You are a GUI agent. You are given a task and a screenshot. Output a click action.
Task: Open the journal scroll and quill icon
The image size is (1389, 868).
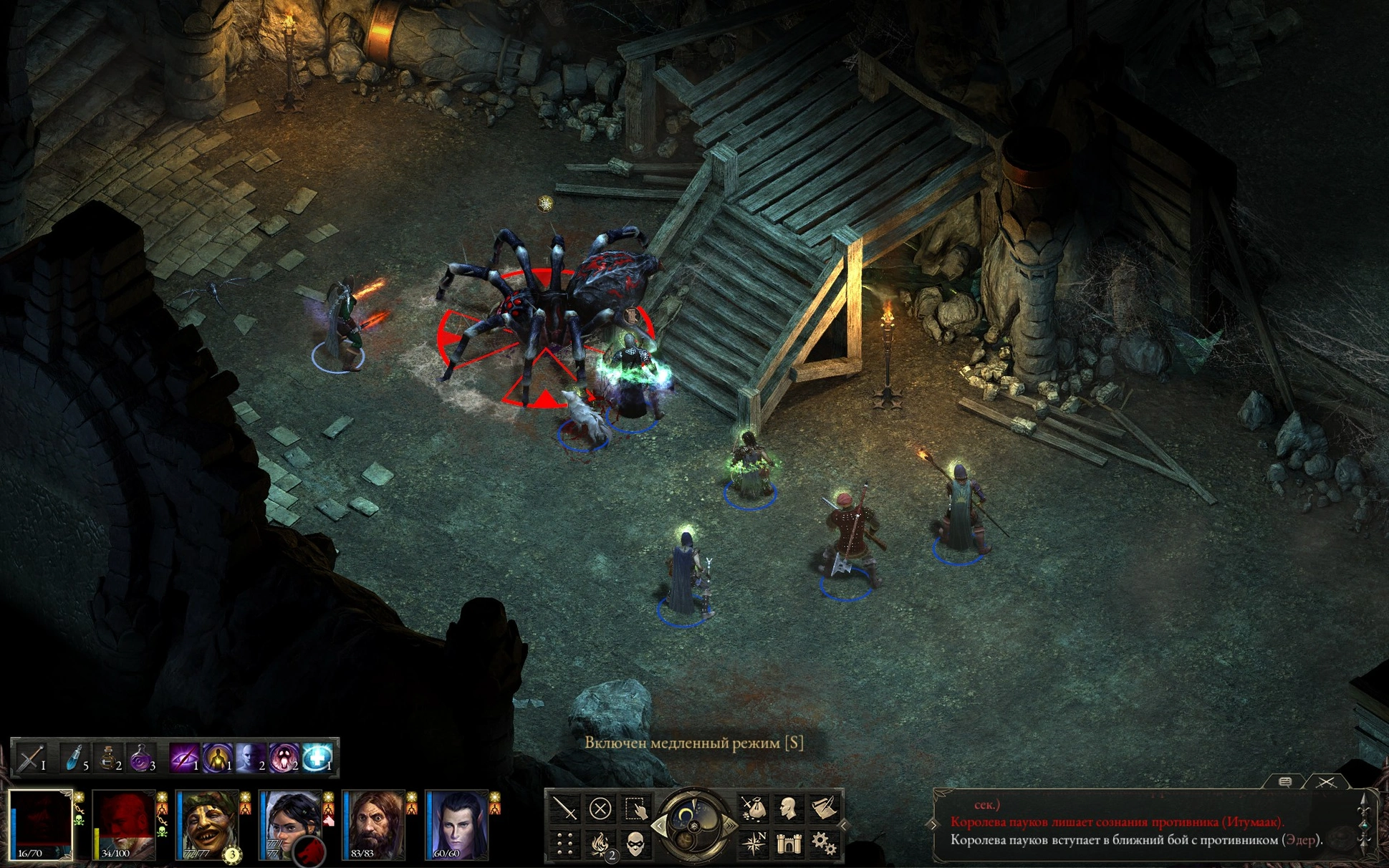pyautogui.click(x=824, y=809)
